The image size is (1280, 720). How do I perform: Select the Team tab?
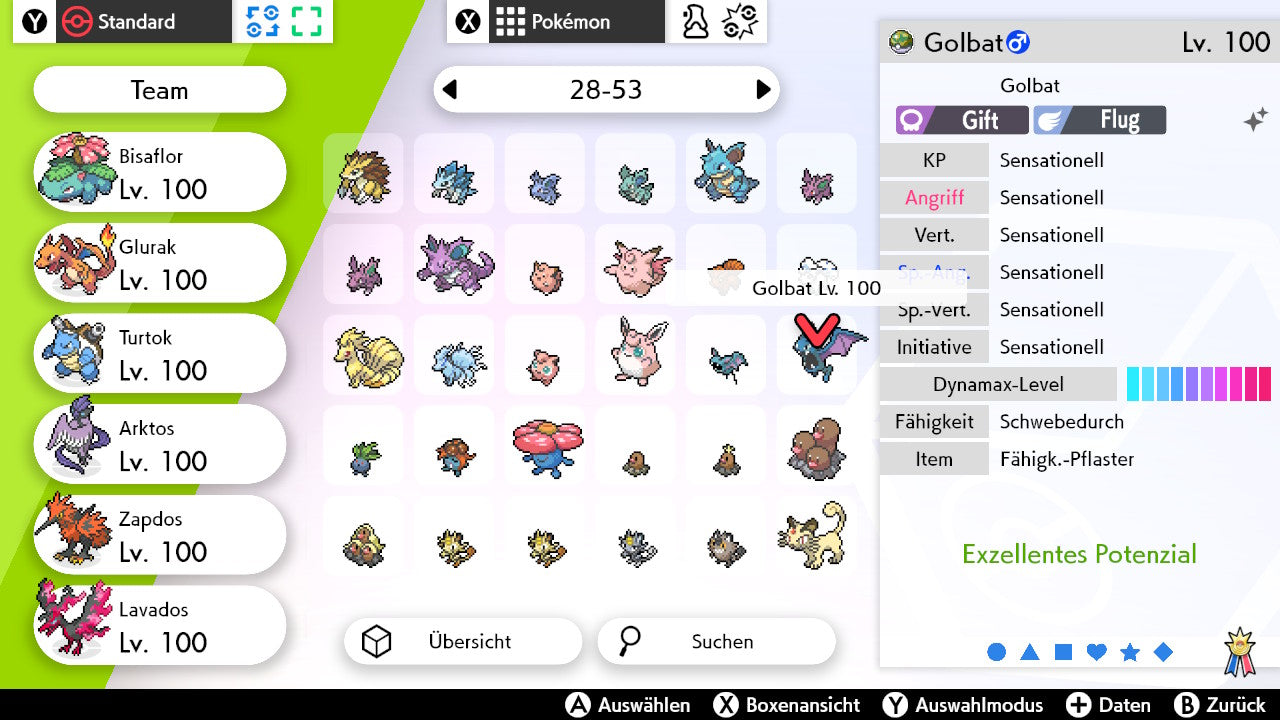(x=159, y=90)
